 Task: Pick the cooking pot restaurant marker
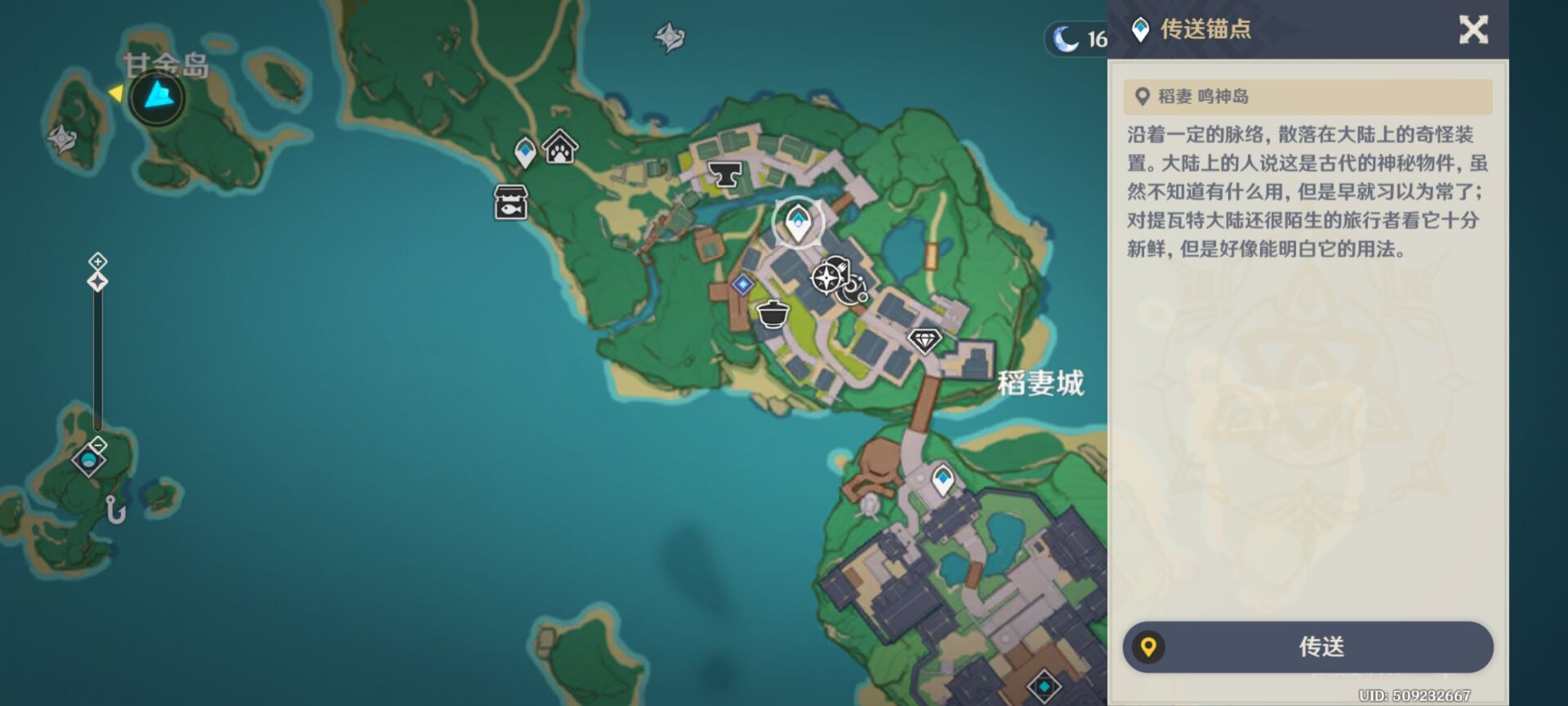[773, 313]
